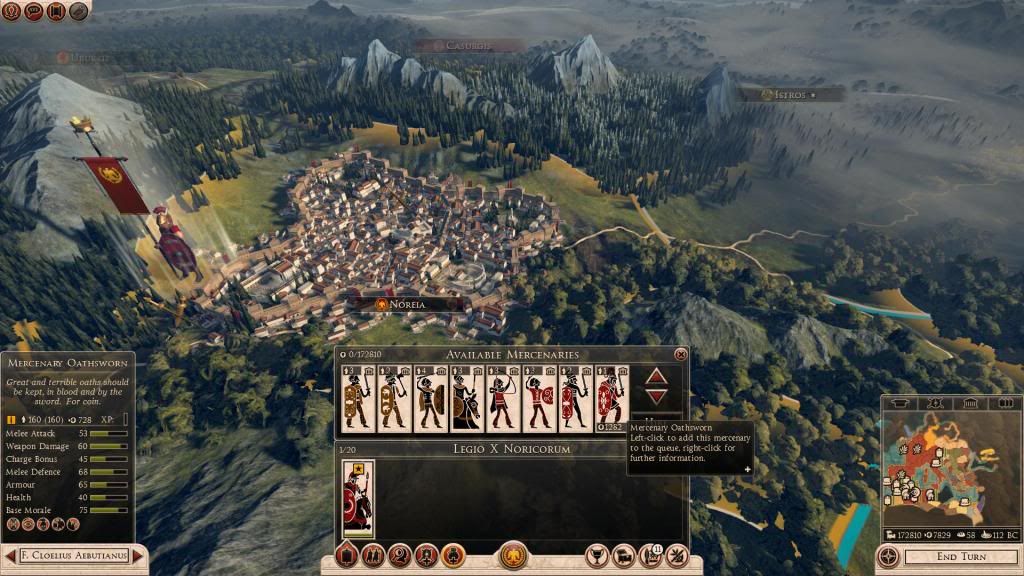This screenshot has height=576, width=1024.
Task: Close the Available Mercenaries panel
Action: 681,354
